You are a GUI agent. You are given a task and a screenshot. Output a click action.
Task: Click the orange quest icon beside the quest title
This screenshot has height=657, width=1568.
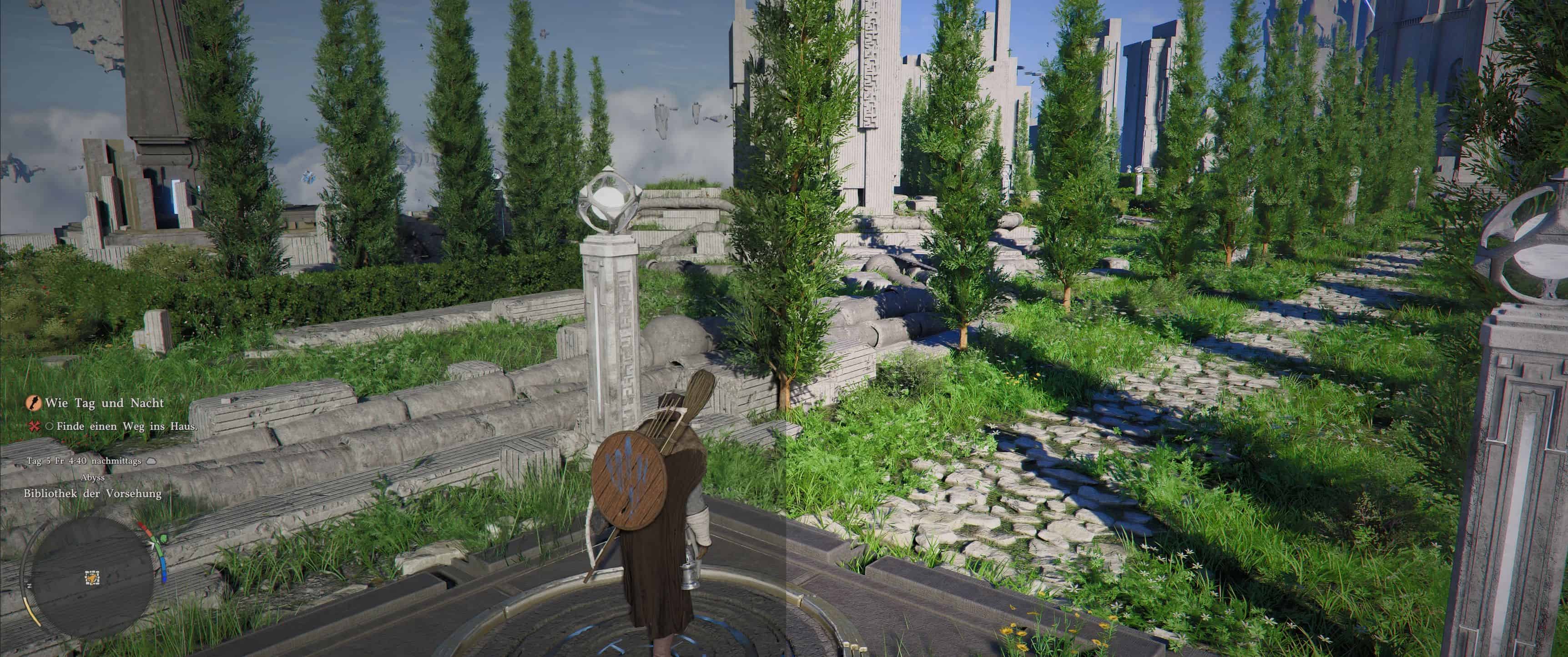(33, 403)
